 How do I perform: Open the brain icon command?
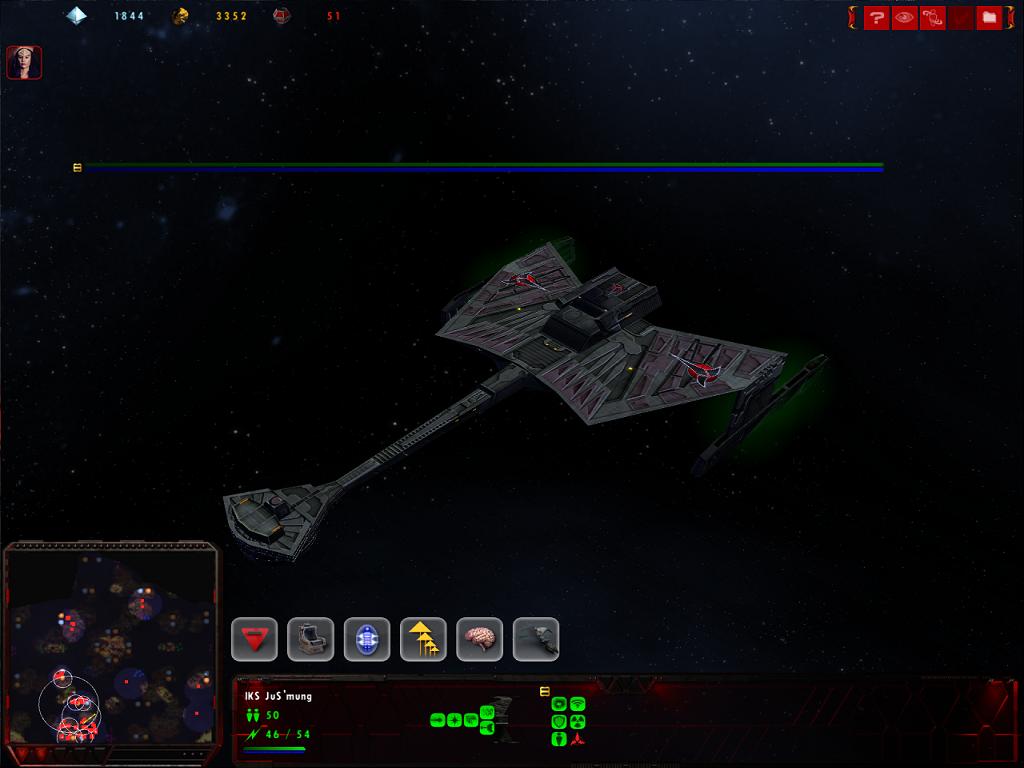coord(480,639)
